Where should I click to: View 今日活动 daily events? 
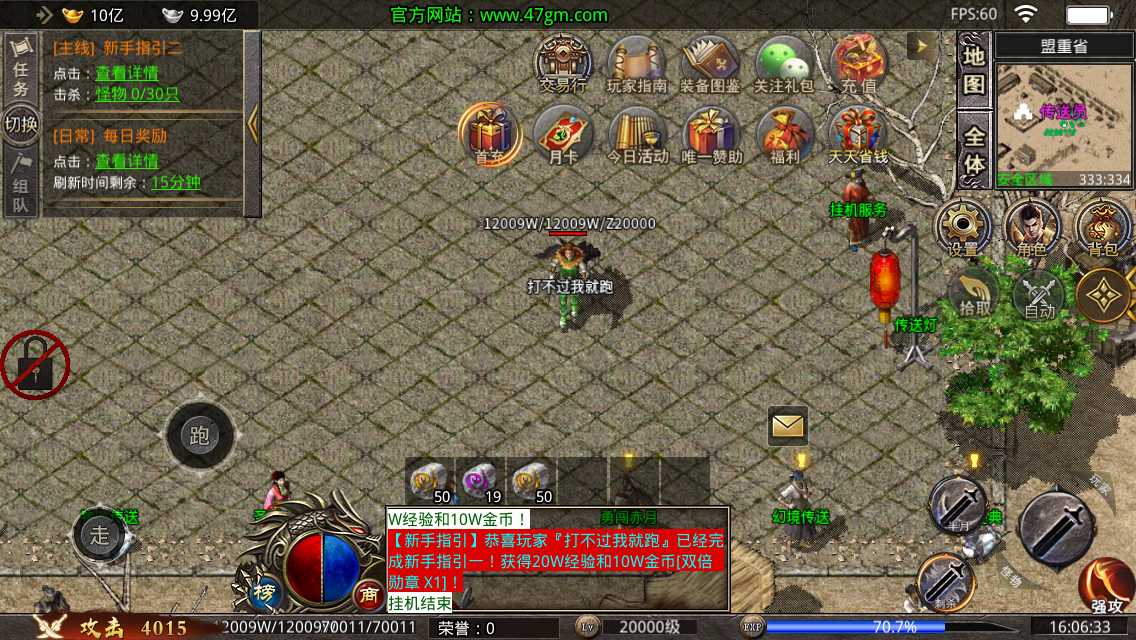tap(637, 133)
